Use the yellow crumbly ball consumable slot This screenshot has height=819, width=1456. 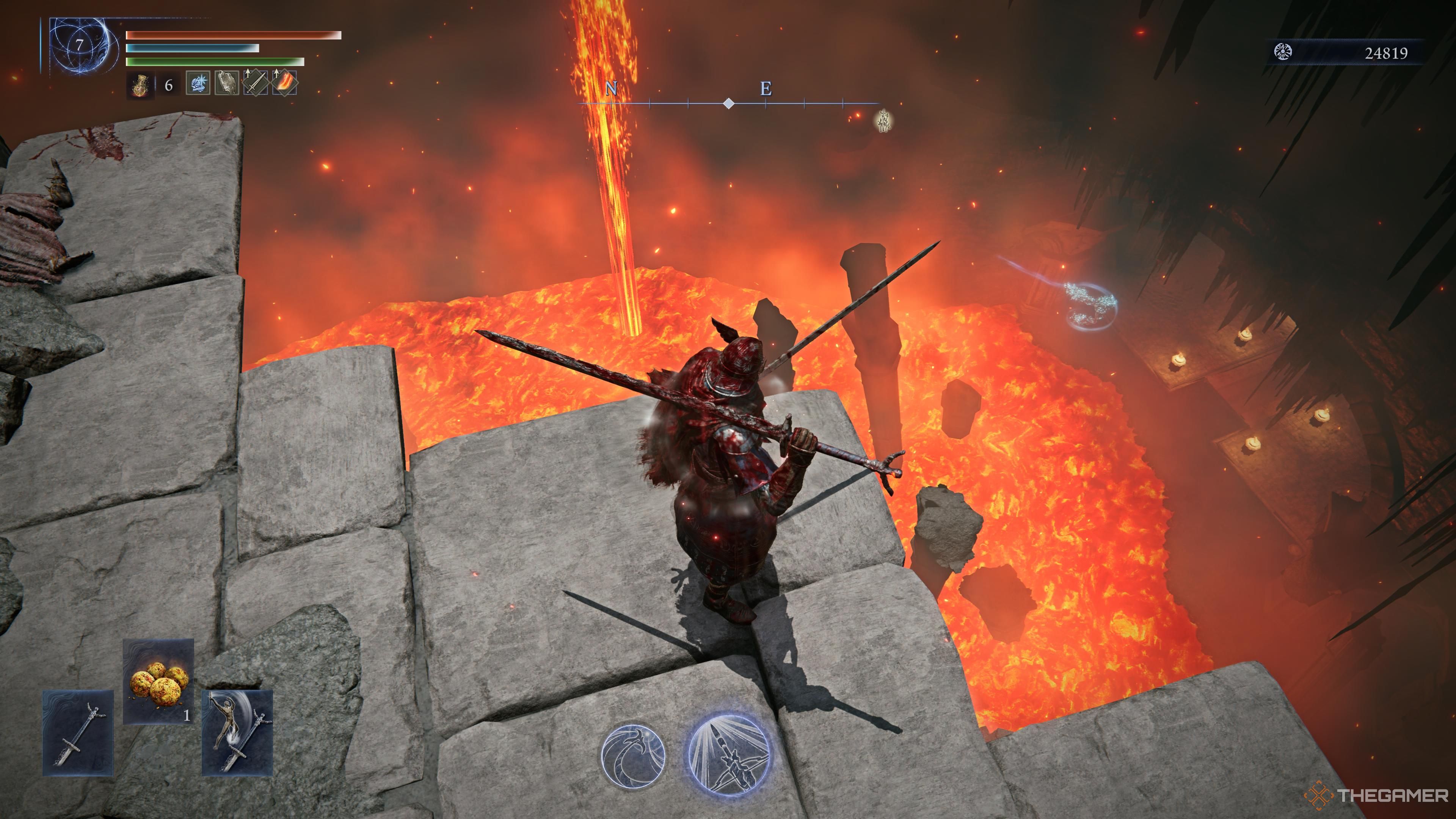point(158,681)
